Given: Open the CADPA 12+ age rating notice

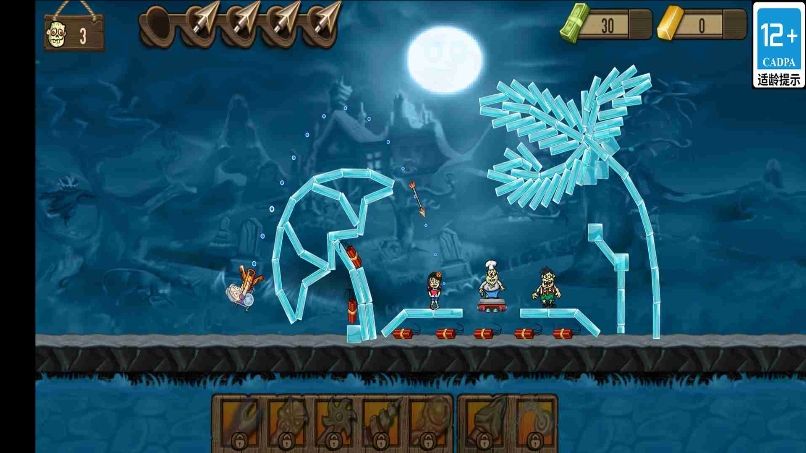Looking at the screenshot, I should 778,45.
